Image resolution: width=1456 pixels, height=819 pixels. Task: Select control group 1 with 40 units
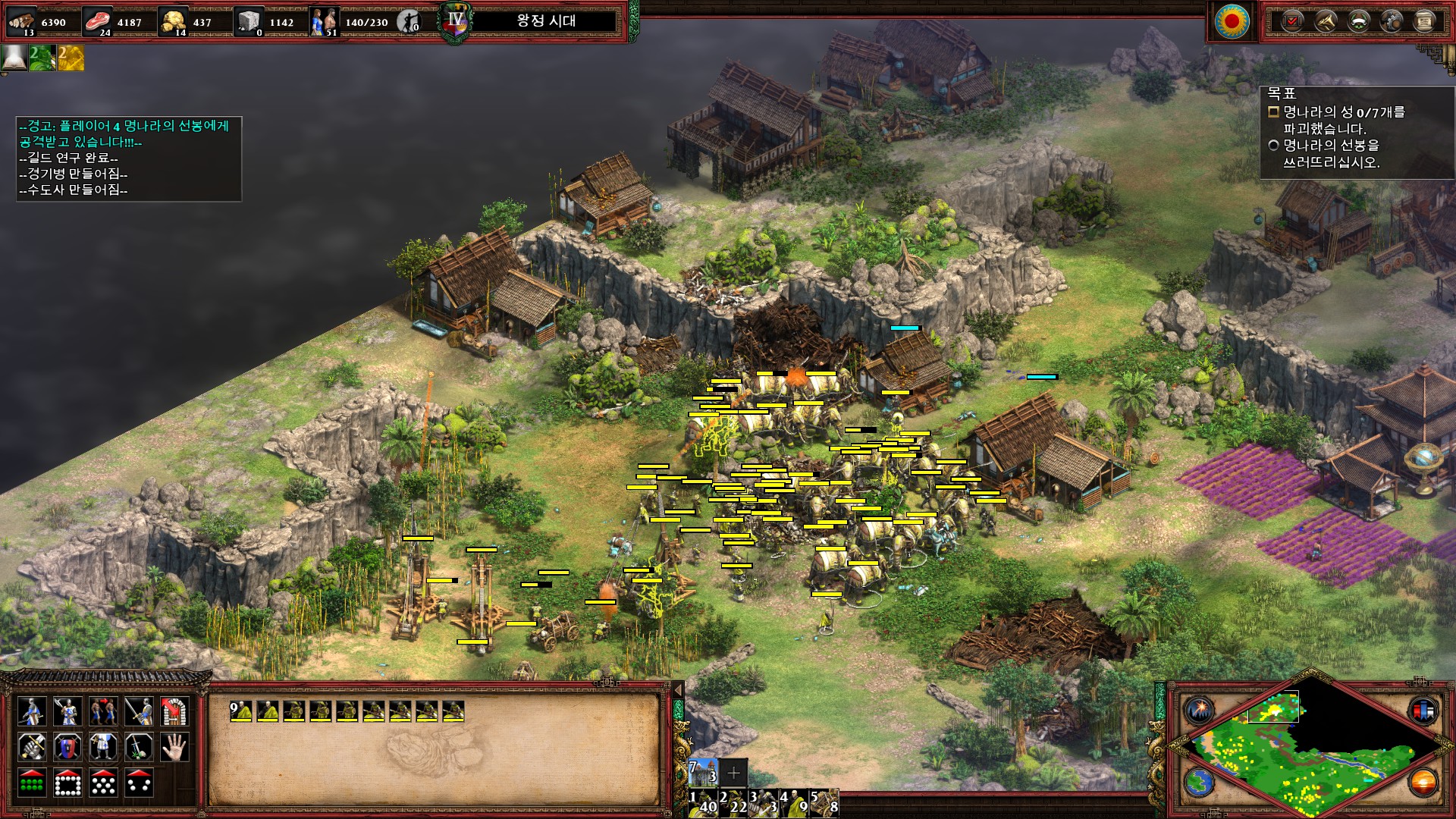coord(703,802)
